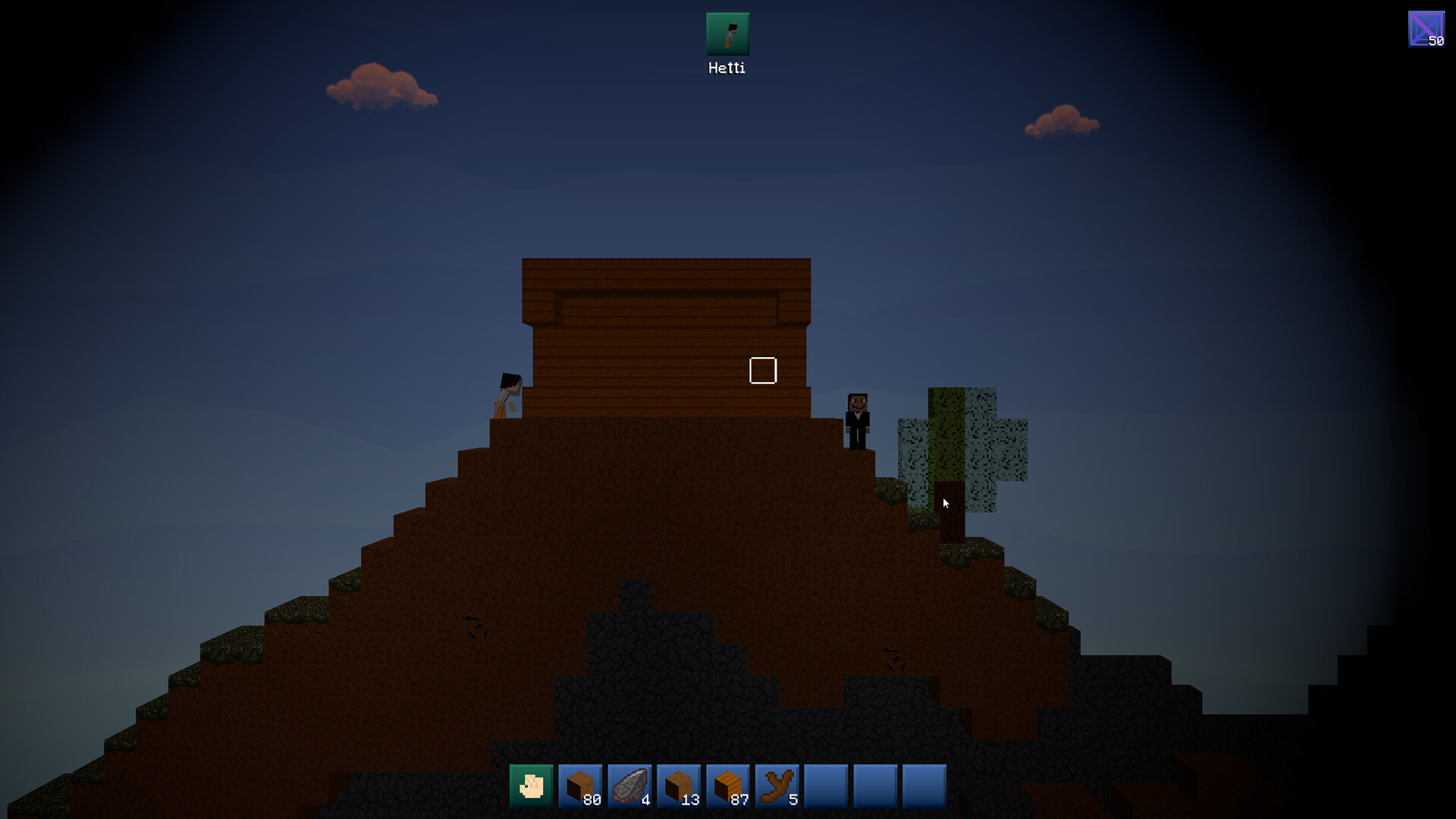Select the stick item showing 5
The image size is (1456, 819).
click(x=777, y=786)
